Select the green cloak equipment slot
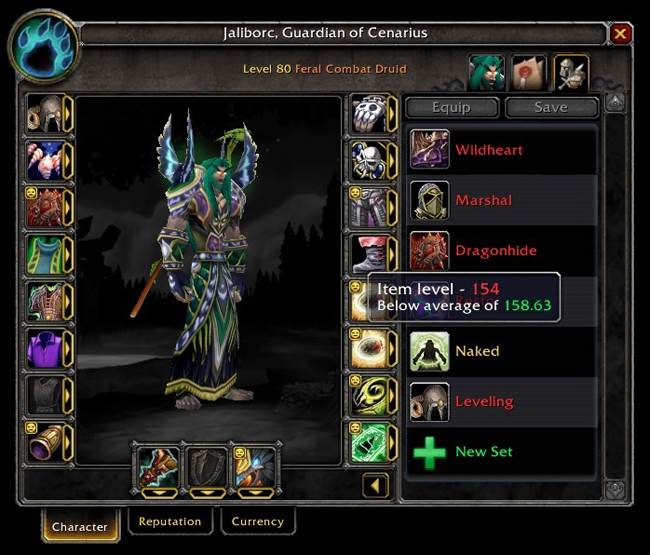This screenshot has height=555, width=650. 46,253
